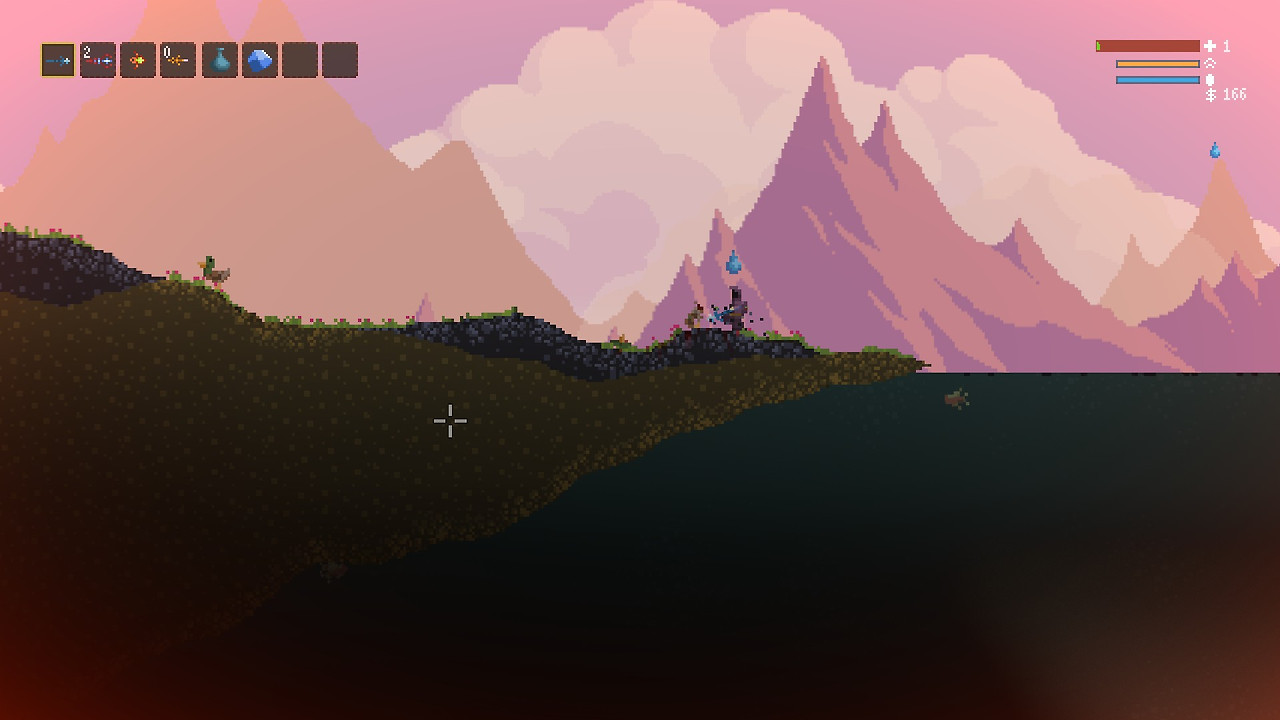Select the blue arrow wand slot
Viewport: 1280px width, 720px height.
coord(58,60)
